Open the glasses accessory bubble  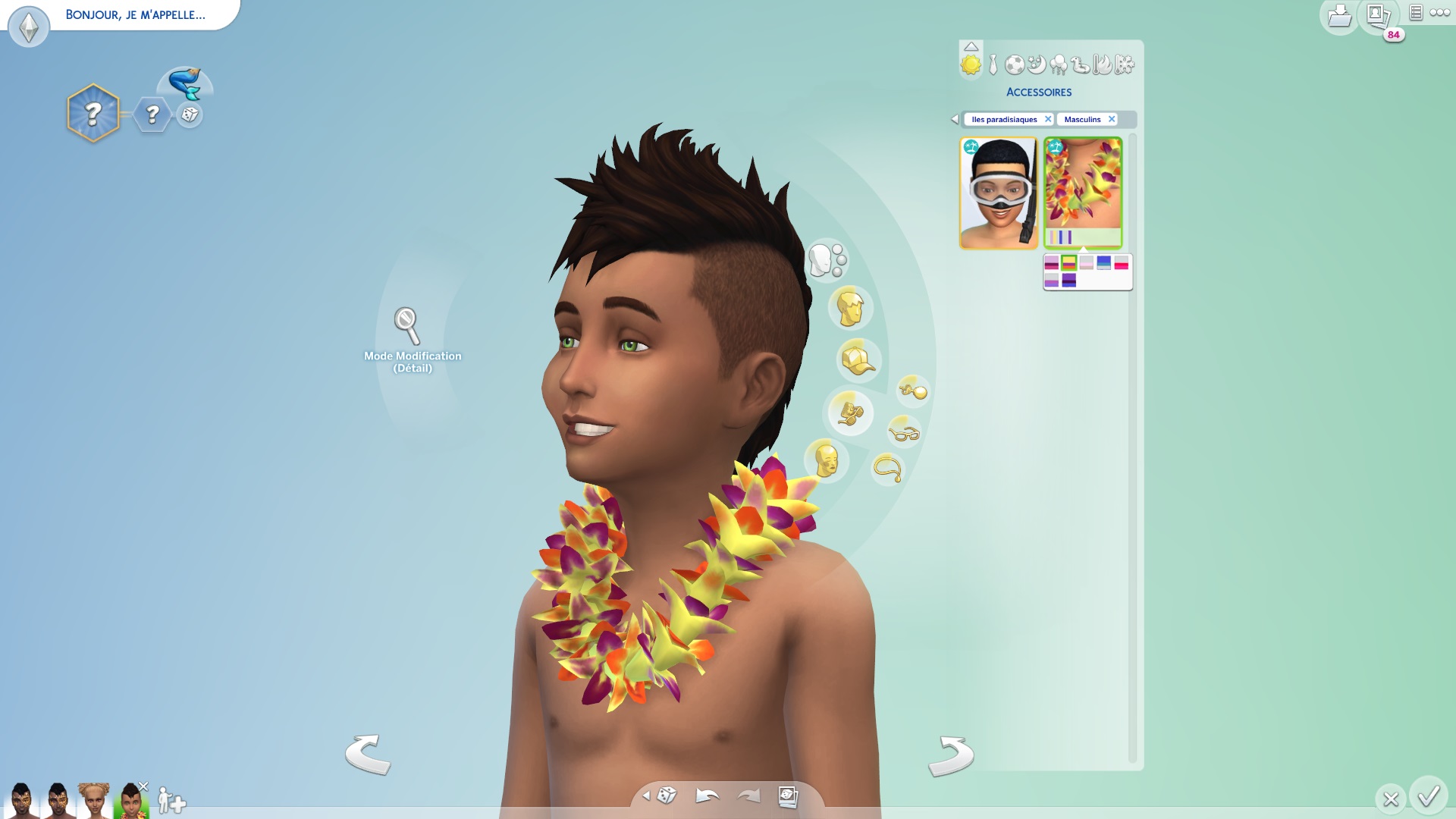tap(904, 433)
